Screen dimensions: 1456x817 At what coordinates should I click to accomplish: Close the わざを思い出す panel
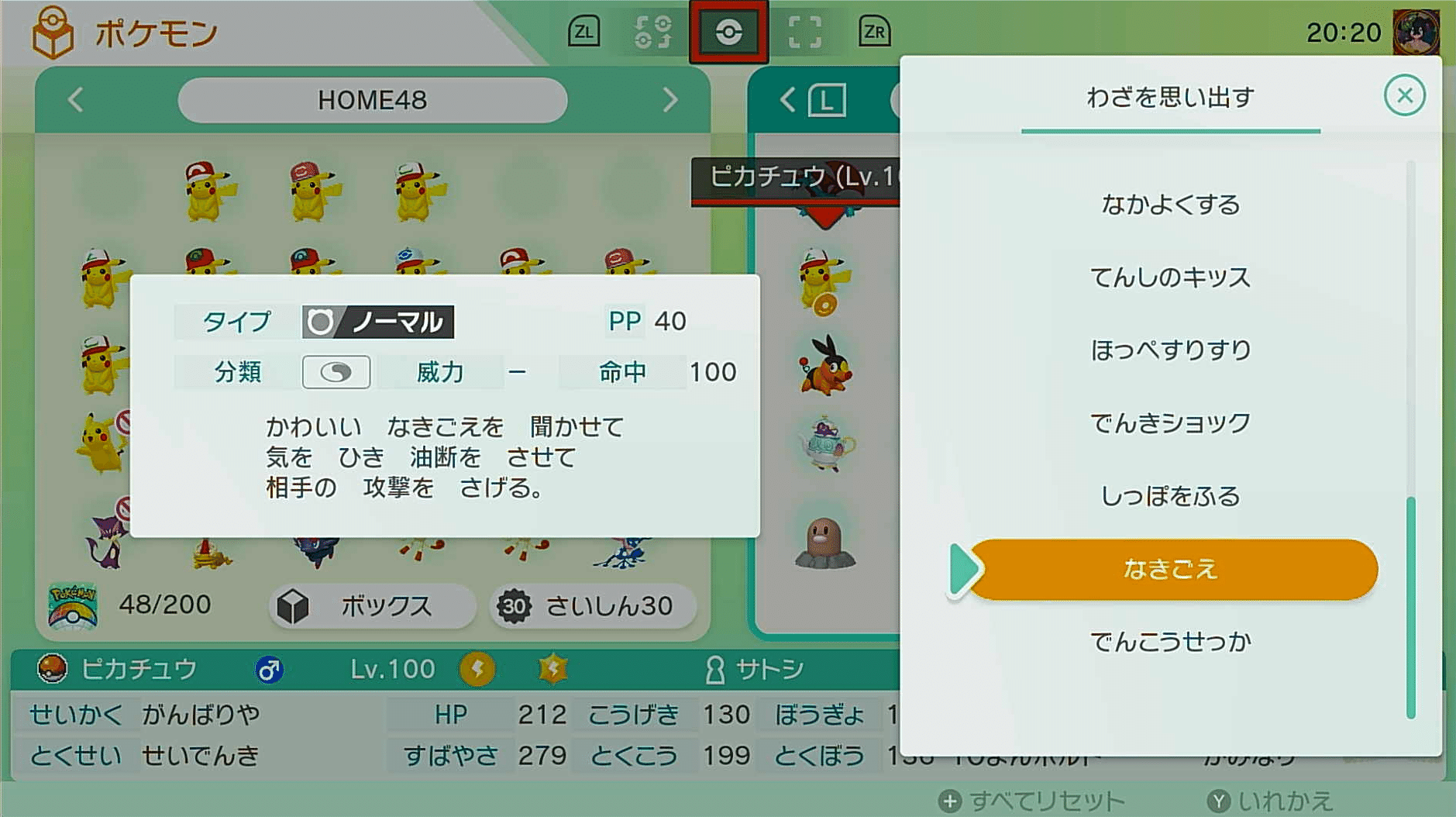1404,95
